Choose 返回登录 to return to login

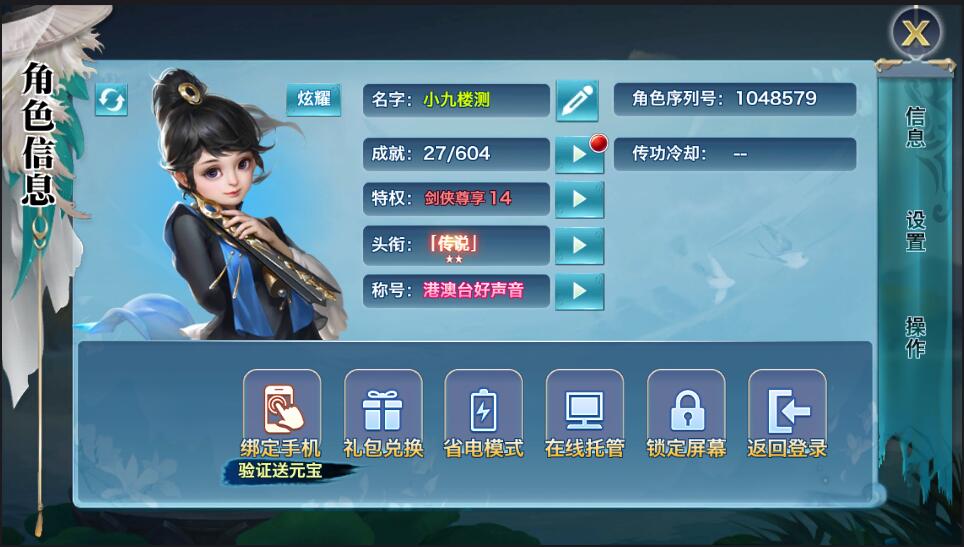[x=787, y=408]
